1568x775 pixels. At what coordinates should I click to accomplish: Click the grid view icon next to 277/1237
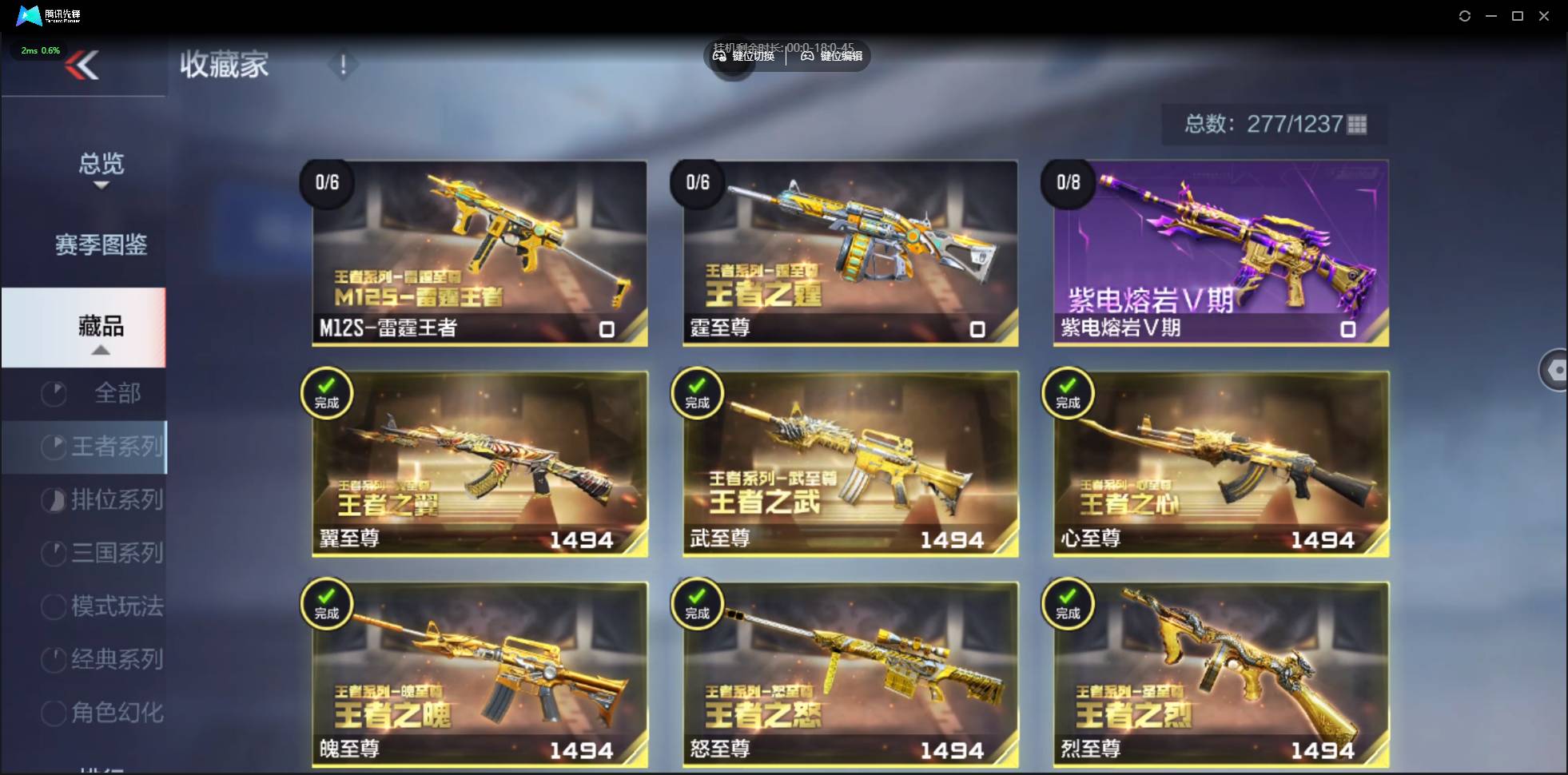[x=1357, y=125]
